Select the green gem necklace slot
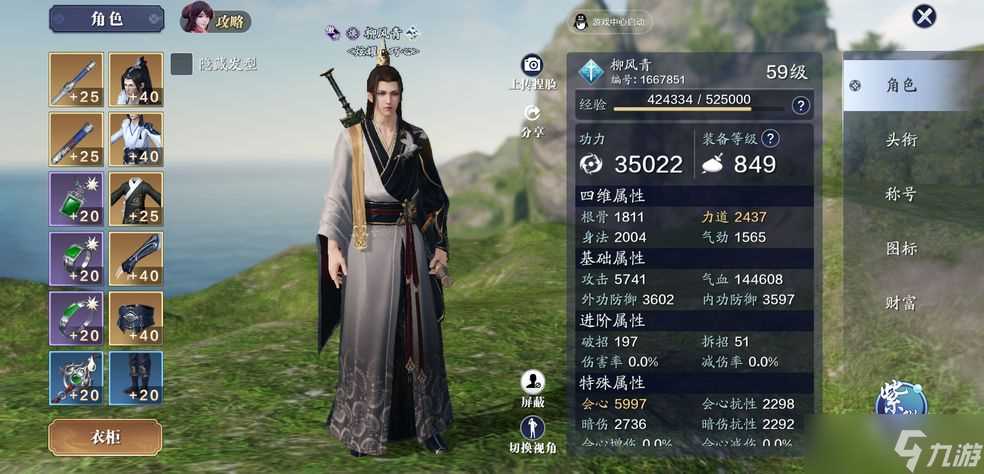This screenshot has height=474, width=984. click(x=76, y=199)
